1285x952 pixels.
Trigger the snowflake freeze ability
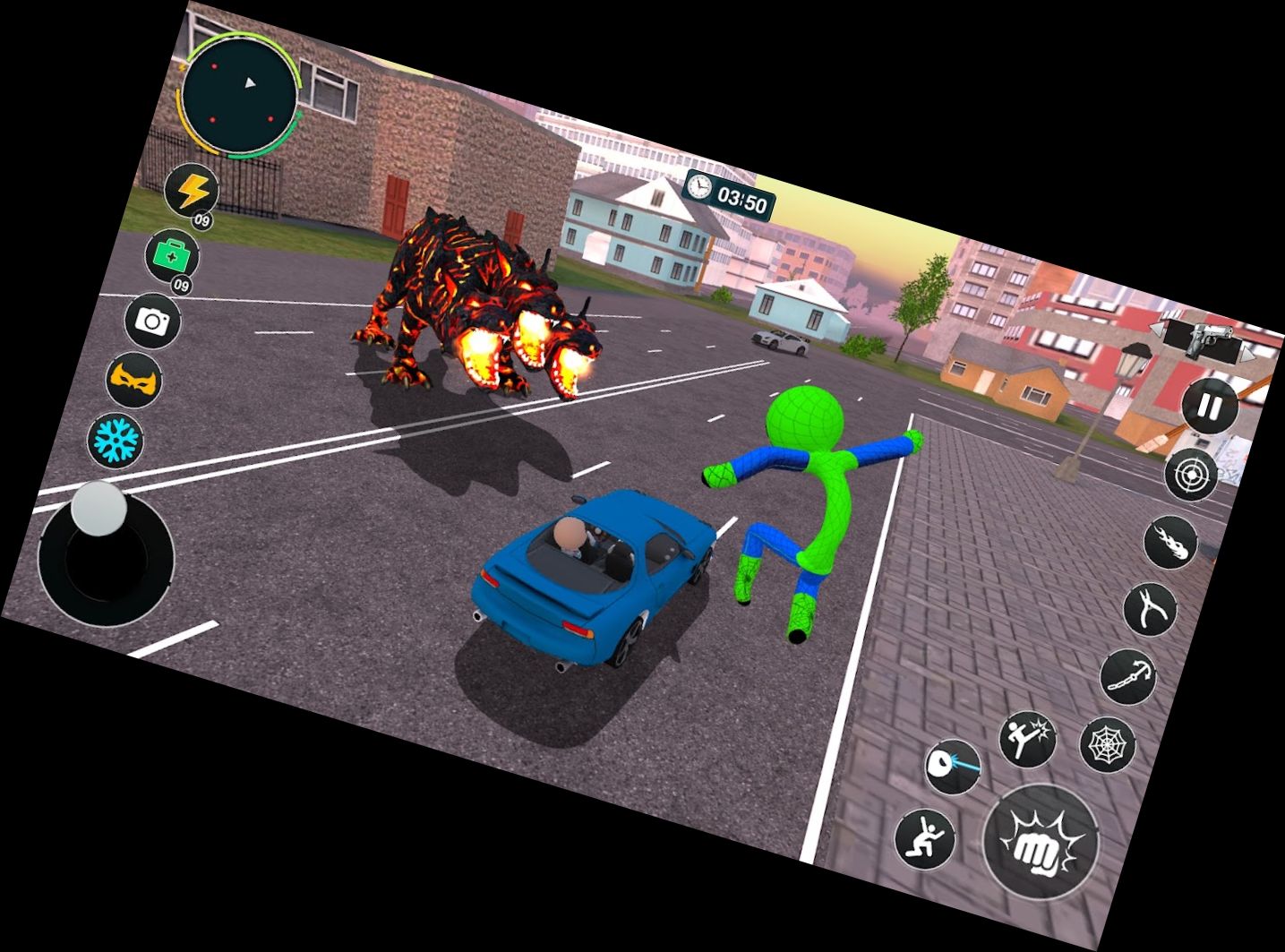pos(116,439)
